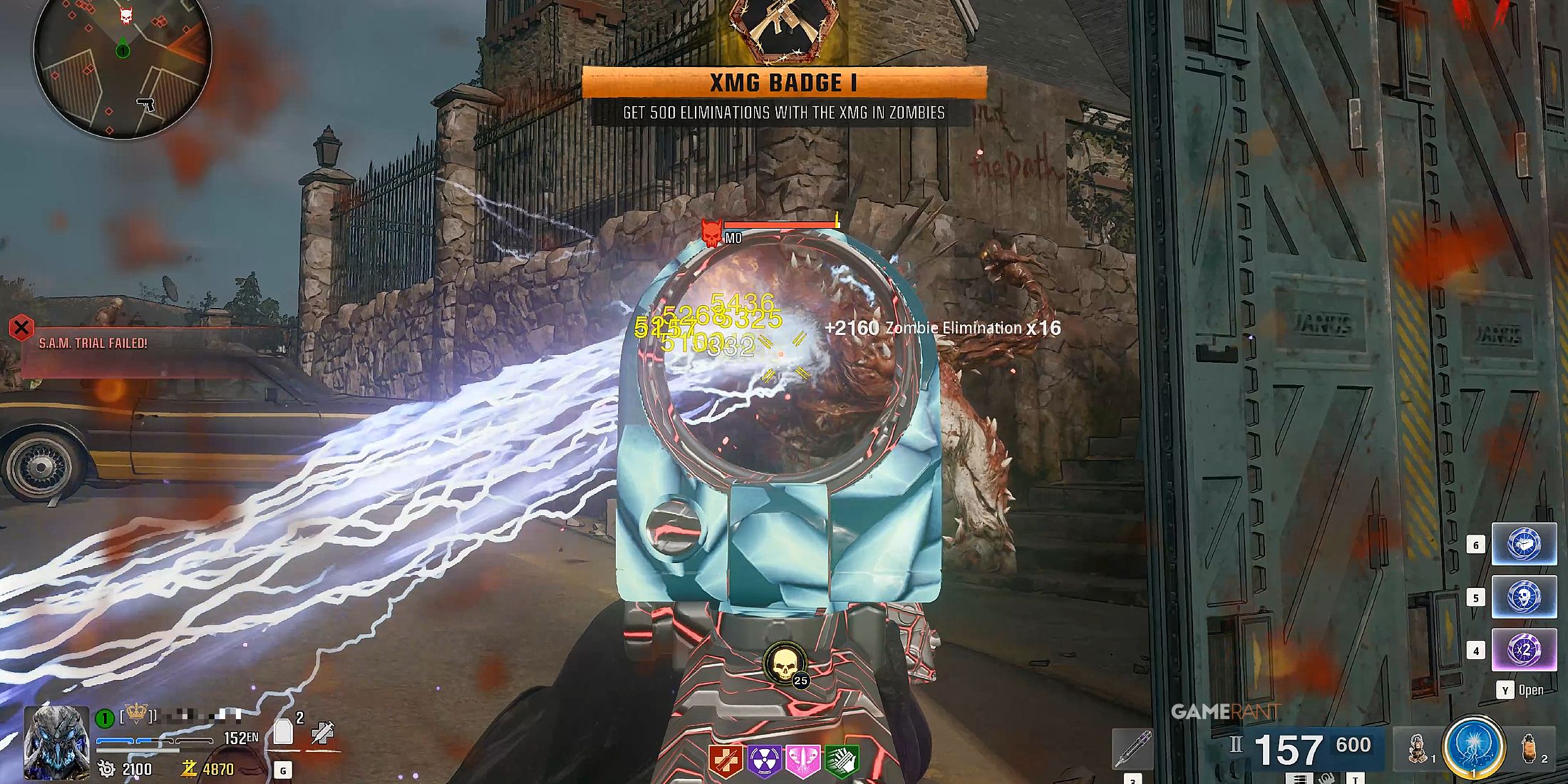The height and width of the screenshot is (784, 1568).
Task: Click the pink skull-and-bullet perk icon
Action: [x=803, y=760]
